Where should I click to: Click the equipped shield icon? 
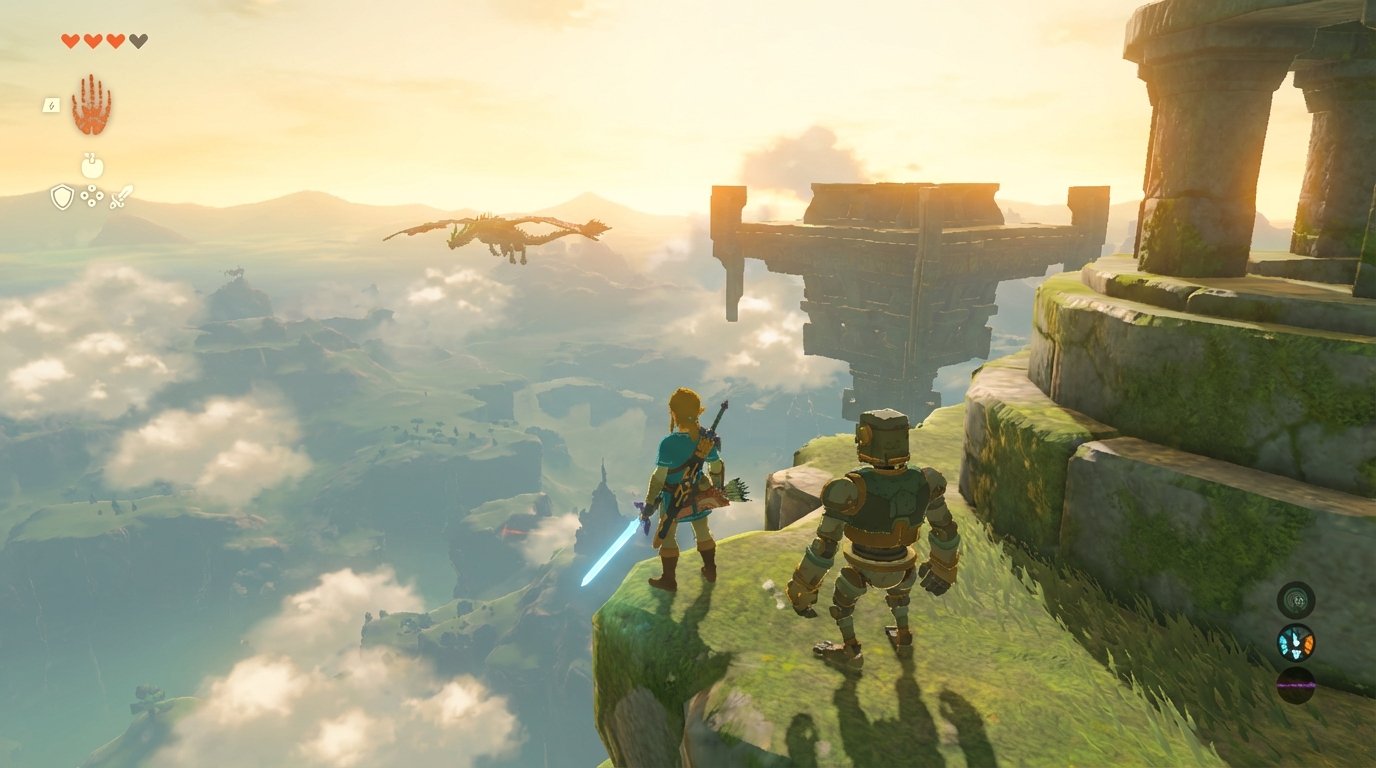coord(61,196)
